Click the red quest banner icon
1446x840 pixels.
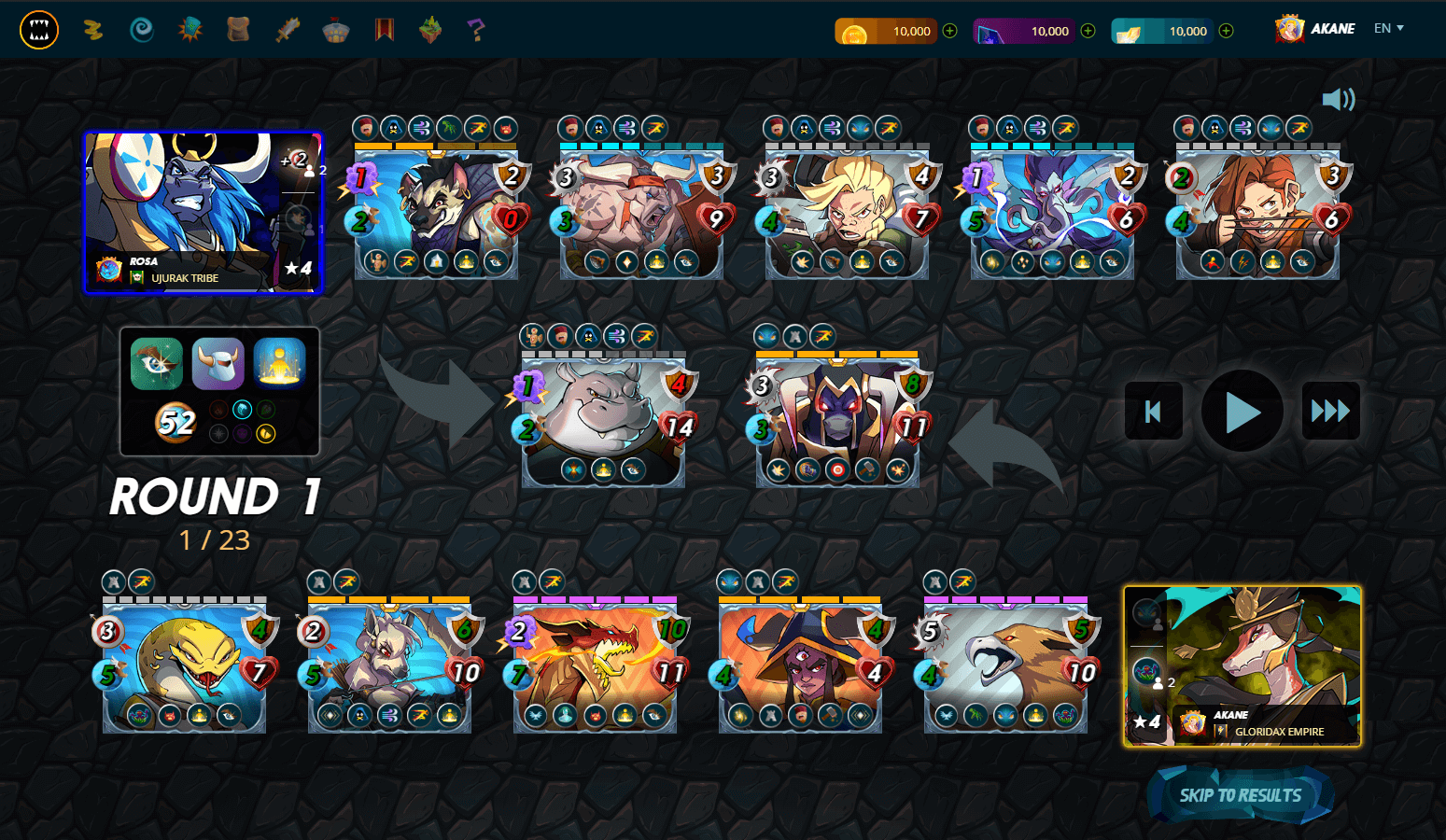(x=383, y=29)
